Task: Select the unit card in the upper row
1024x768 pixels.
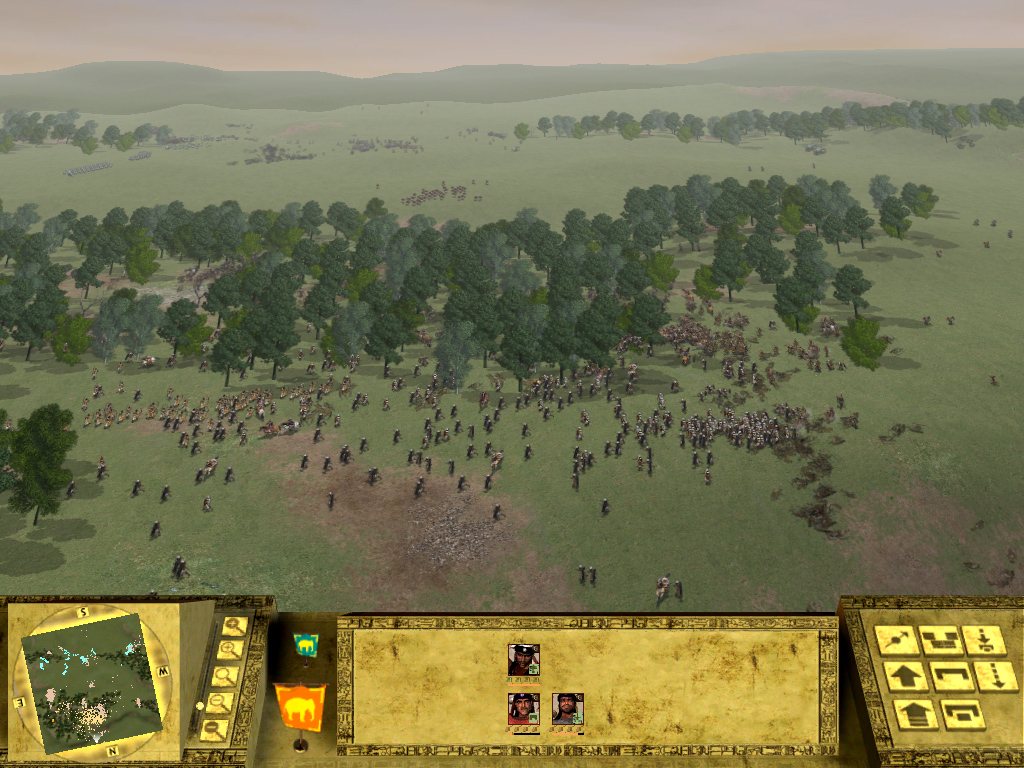Action: [x=523, y=660]
